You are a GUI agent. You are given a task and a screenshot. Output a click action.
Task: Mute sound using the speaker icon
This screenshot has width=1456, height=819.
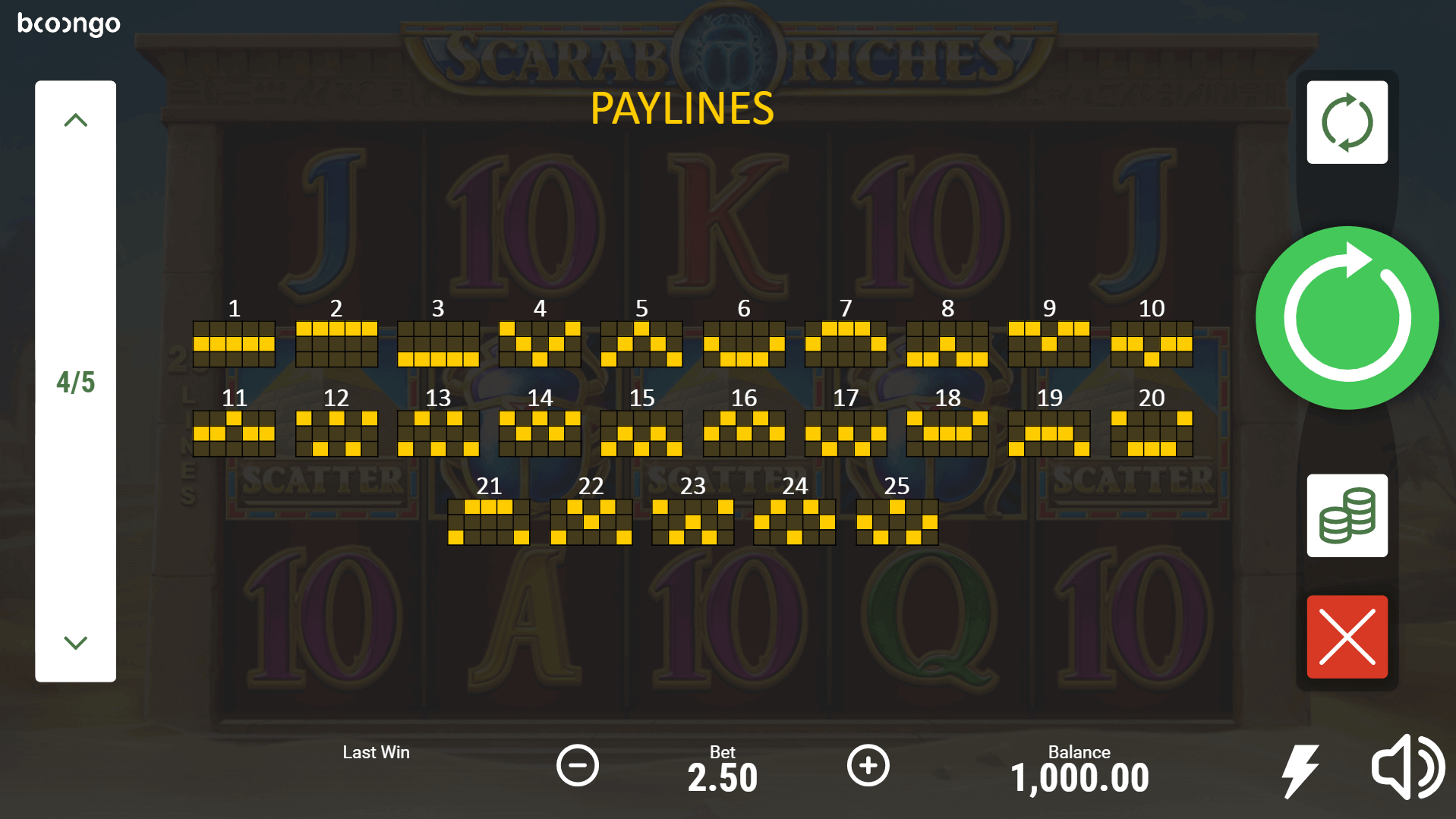coord(1407,767)
